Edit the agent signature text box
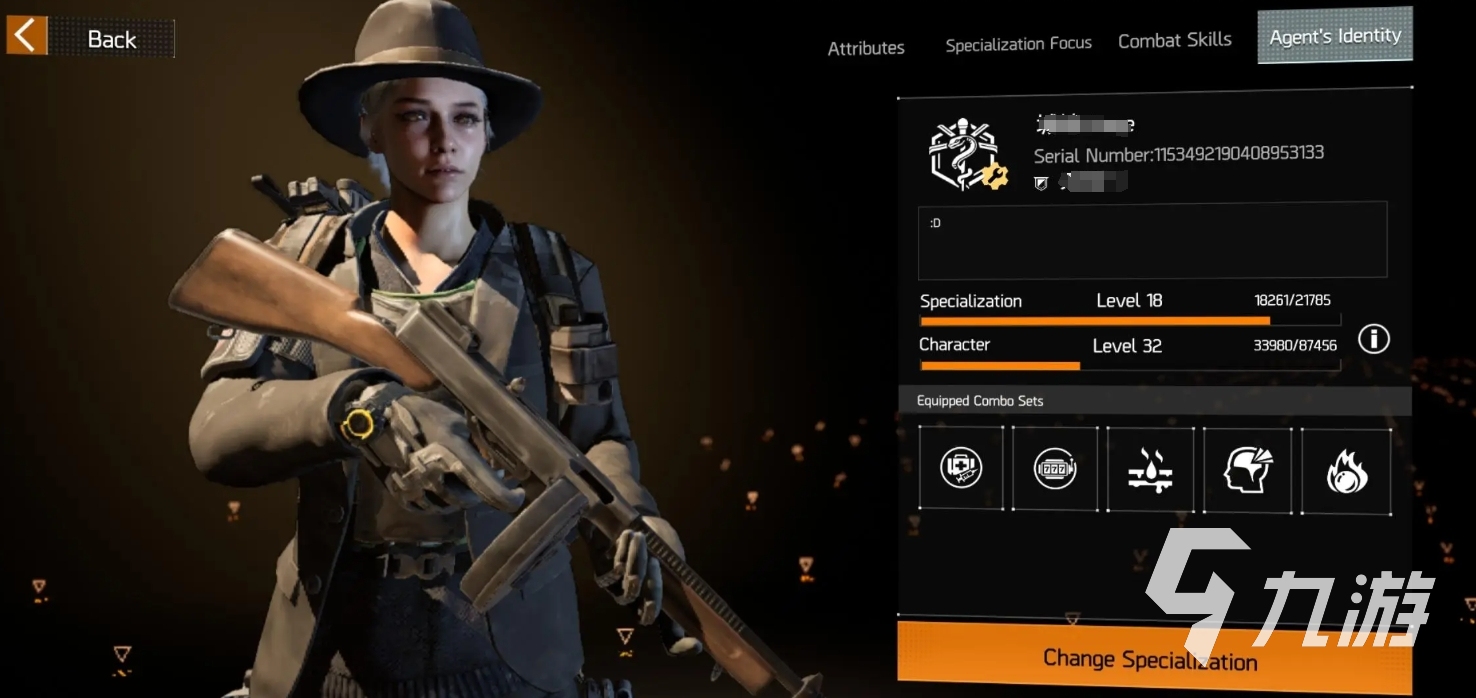Screen dimensions: 1476x698 click(1152, 240)
